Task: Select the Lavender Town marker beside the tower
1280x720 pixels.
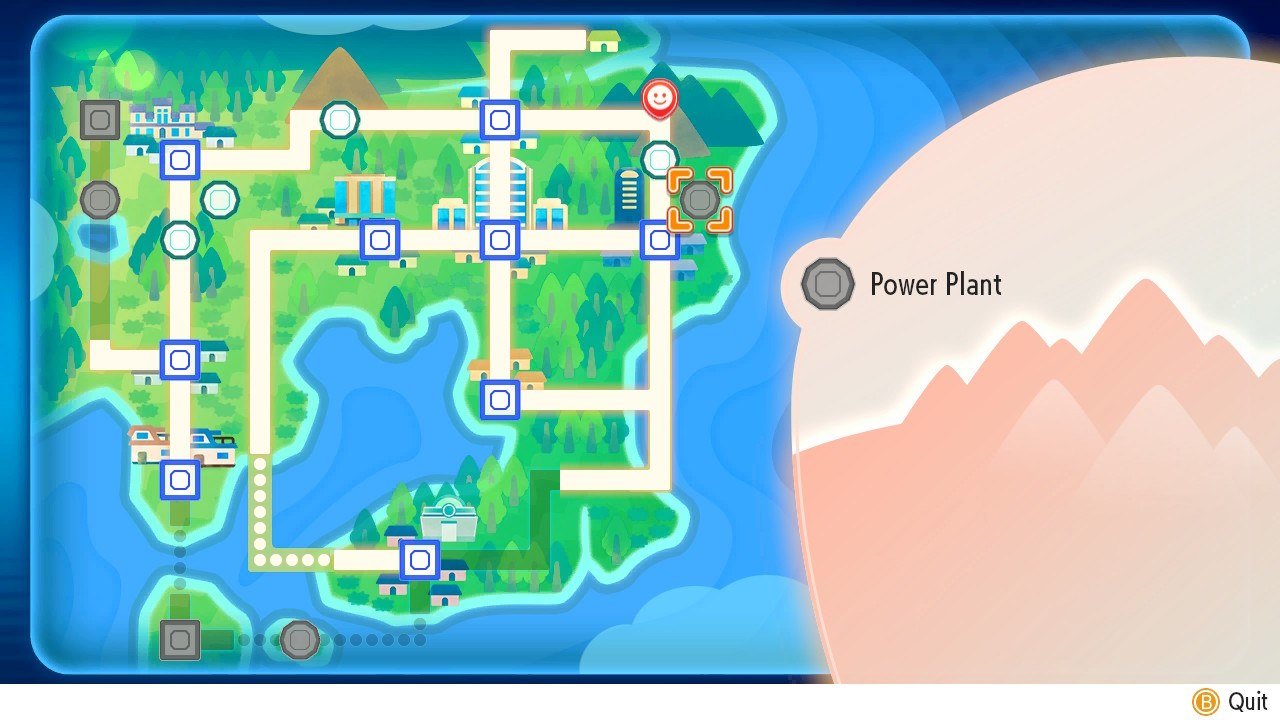Action: click(x=658, y=238)
